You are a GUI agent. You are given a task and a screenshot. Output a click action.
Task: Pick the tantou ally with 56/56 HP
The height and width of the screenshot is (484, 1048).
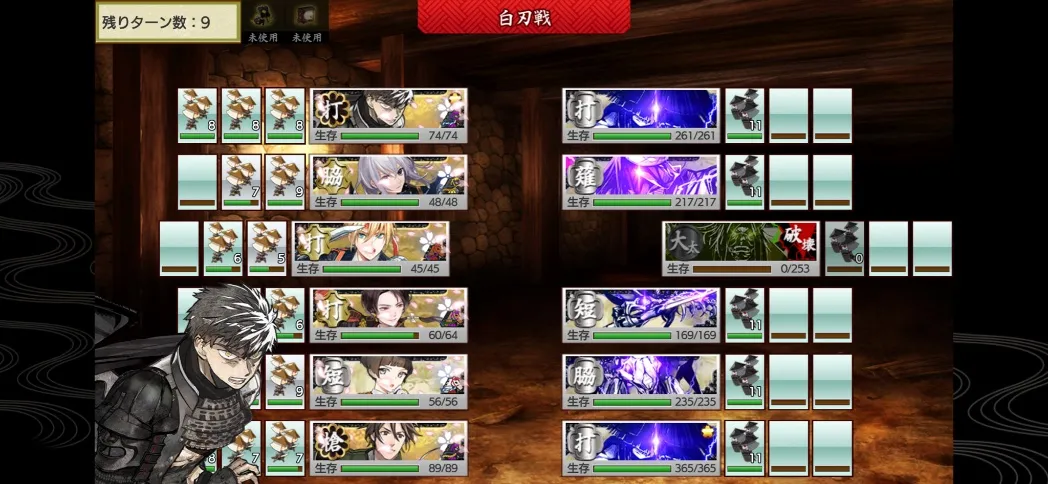[x=388, y=381]
